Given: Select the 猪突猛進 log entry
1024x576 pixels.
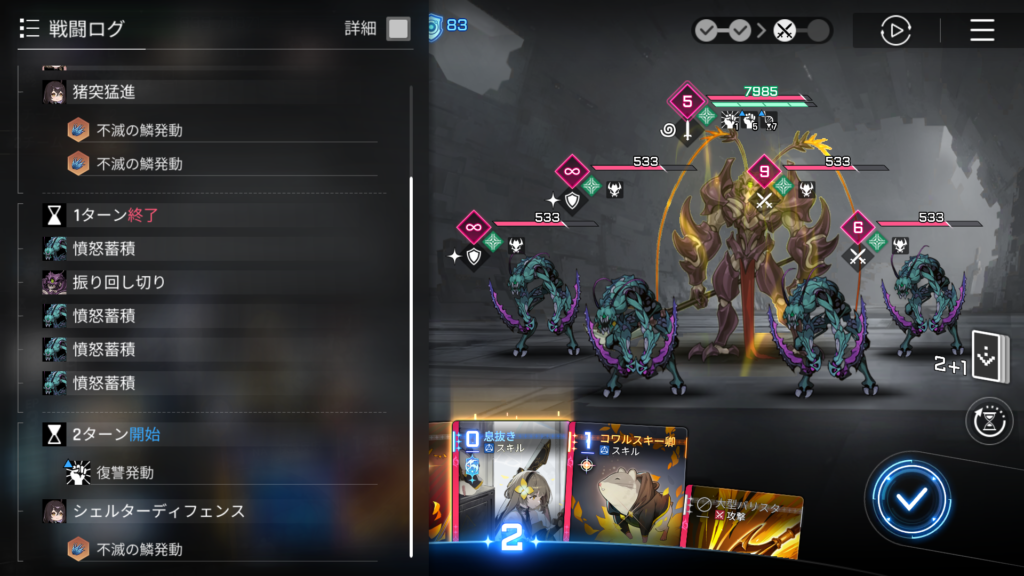Looking at the screenshot, I should (x=104, y=92).
